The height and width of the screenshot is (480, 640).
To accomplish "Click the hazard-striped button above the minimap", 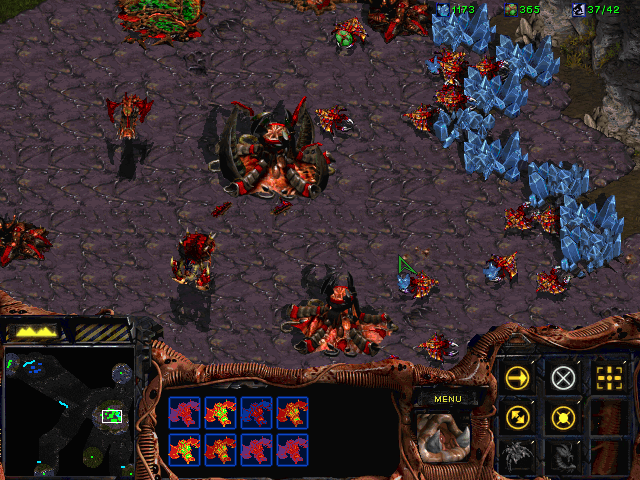I will (101, 331).
